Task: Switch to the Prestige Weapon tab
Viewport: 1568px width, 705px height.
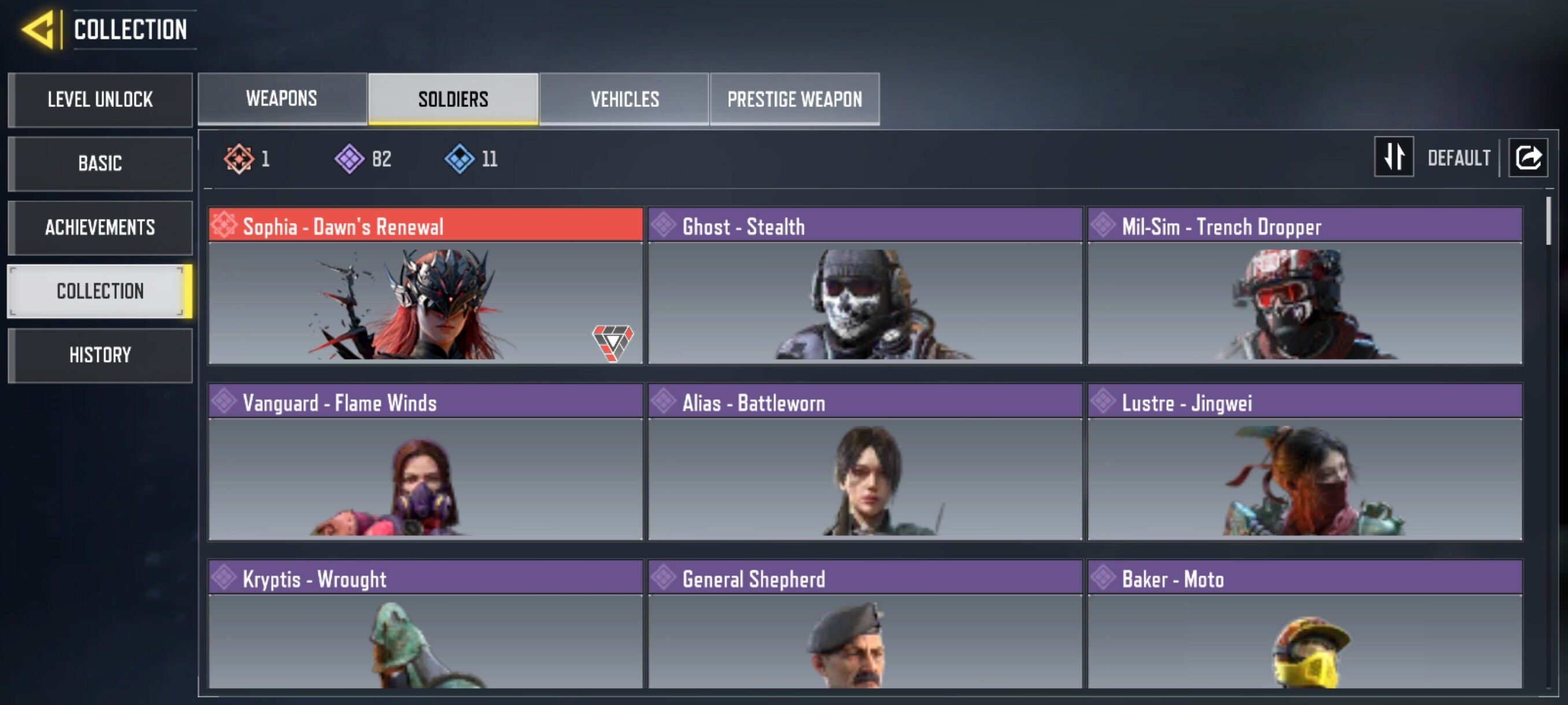Action: 794,99
